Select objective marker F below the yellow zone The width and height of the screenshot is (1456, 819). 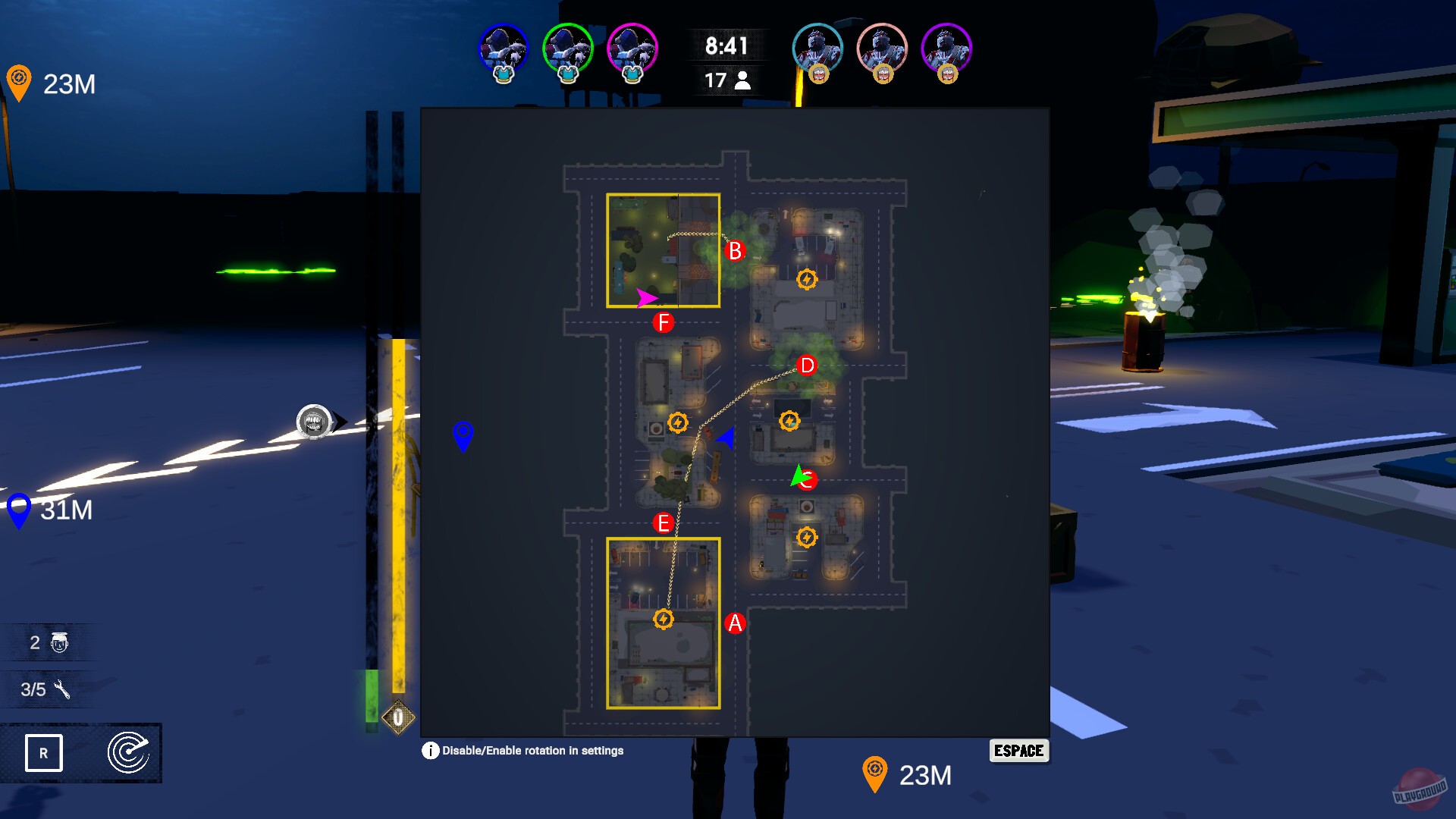663,322
